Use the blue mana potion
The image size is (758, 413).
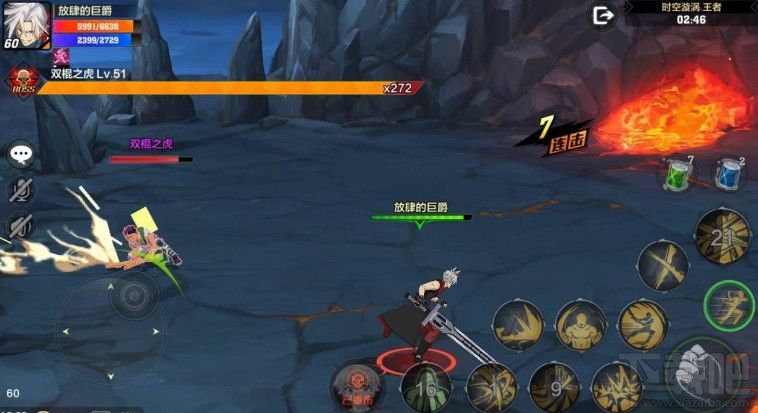[729, 174]
